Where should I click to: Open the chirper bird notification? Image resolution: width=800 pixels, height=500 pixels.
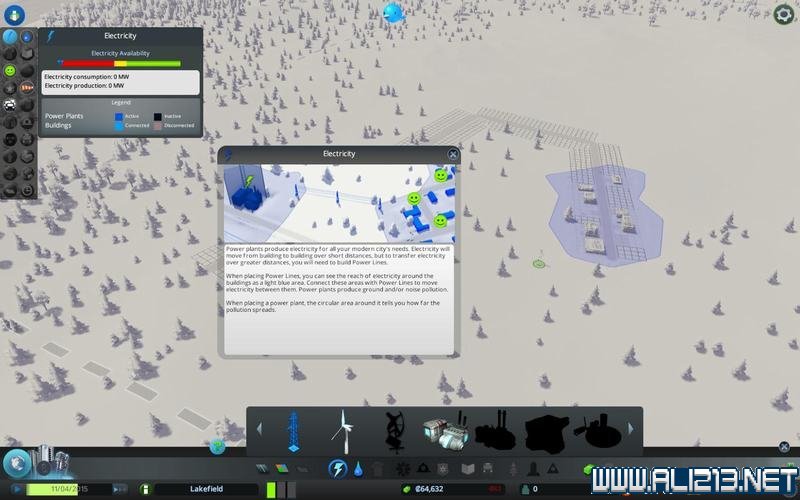click(393, 12)
